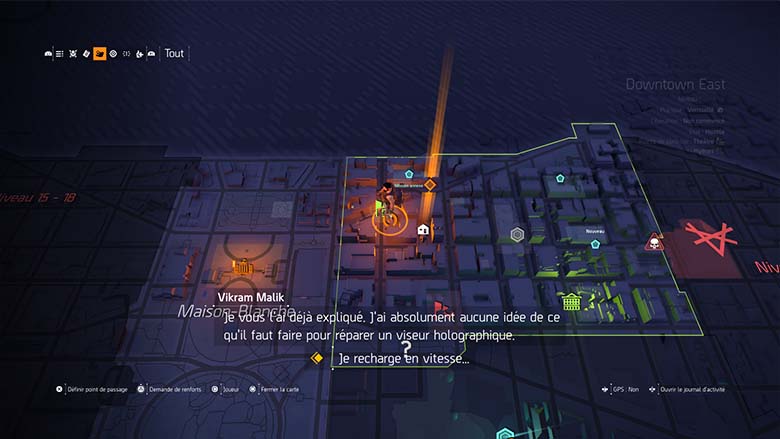This screenshot has height=439, width=780.
Task: Click the white question mark marker
Action: click(x=406, y=347)
